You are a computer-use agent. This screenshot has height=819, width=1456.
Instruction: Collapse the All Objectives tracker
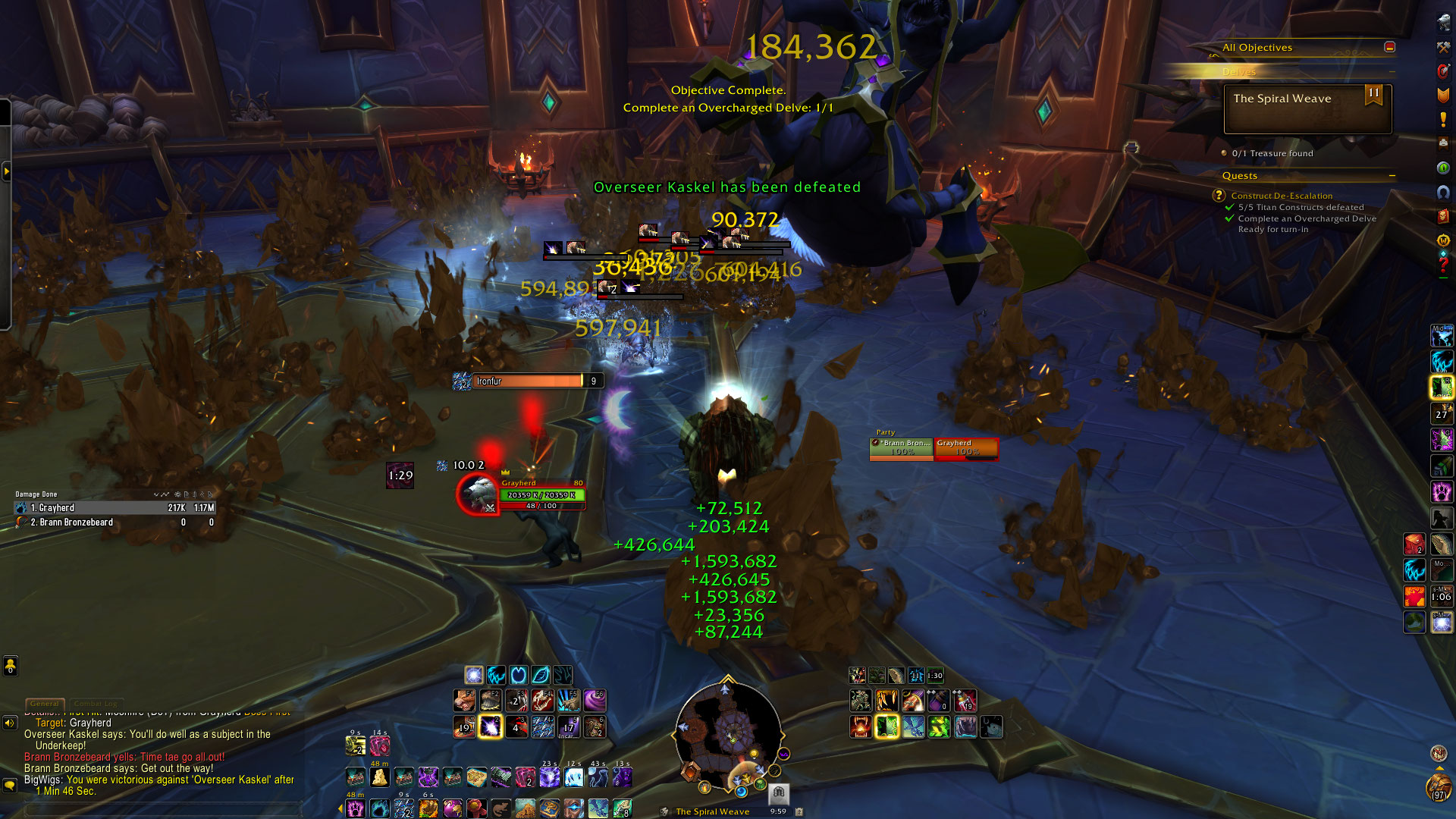point(1389,47)
